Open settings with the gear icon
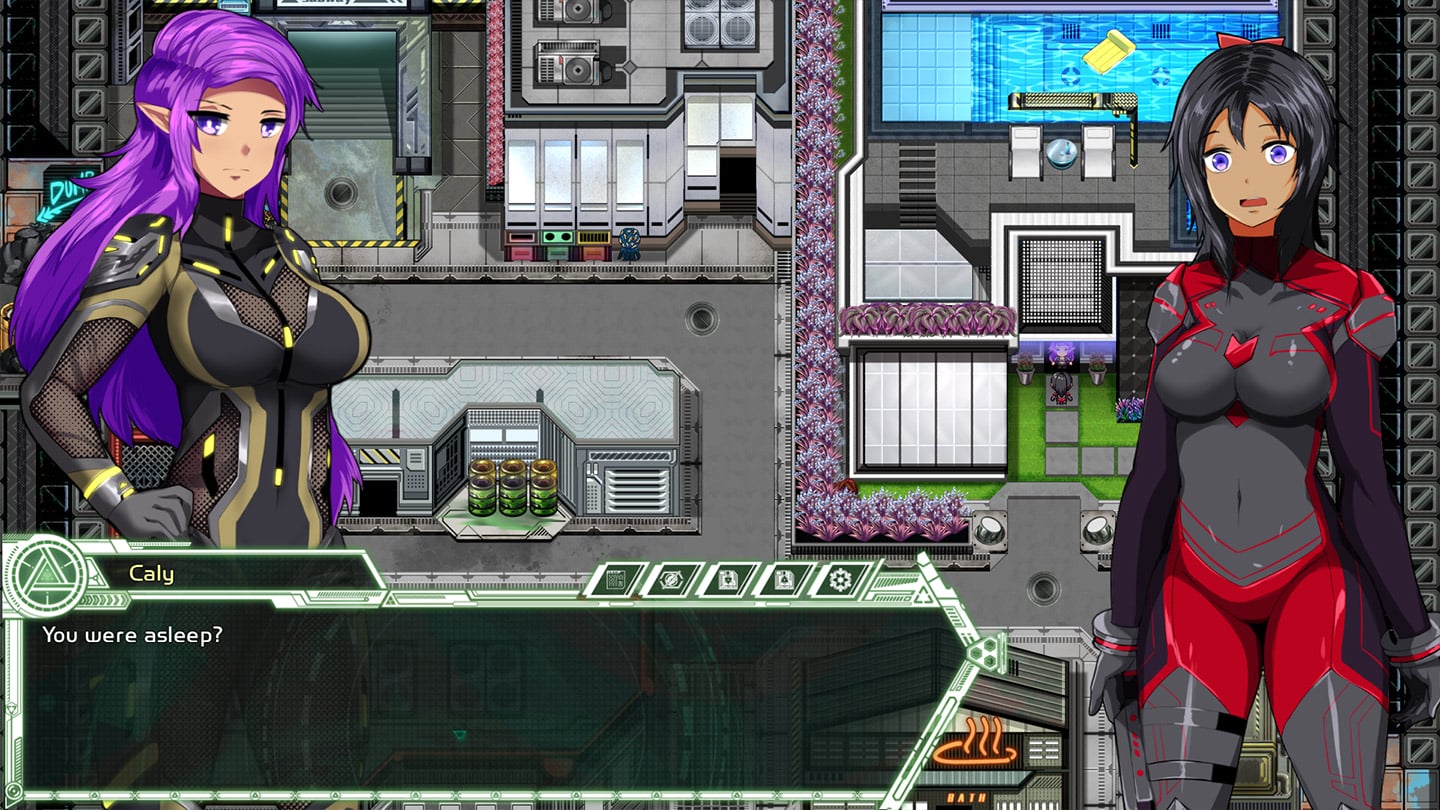This screenshot has width=1440, height=810. coord(839,579)
